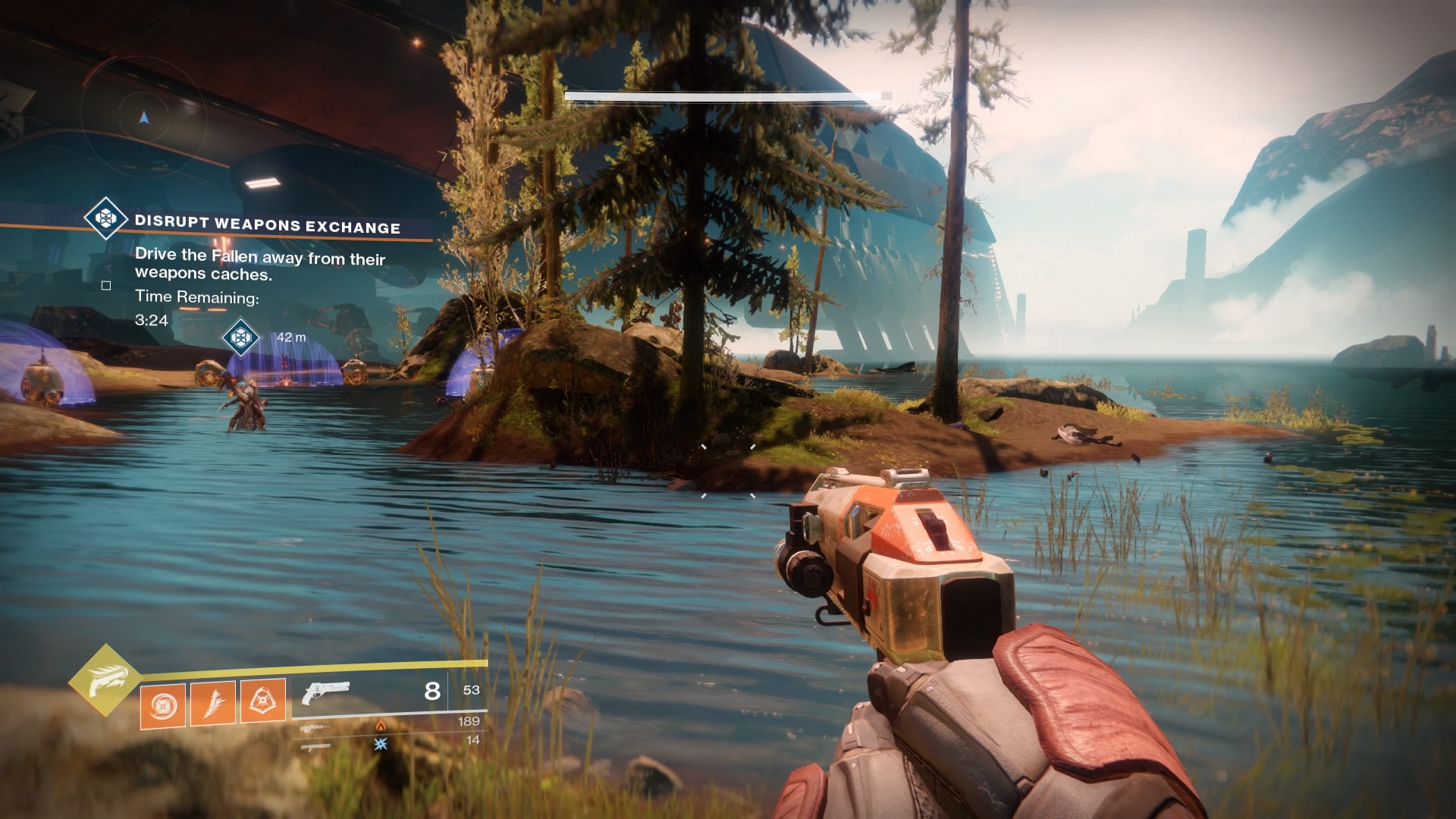Select the 42 m event waypoint marker
The width and height of the screenshot is (1456, 819).
point(241,337)
